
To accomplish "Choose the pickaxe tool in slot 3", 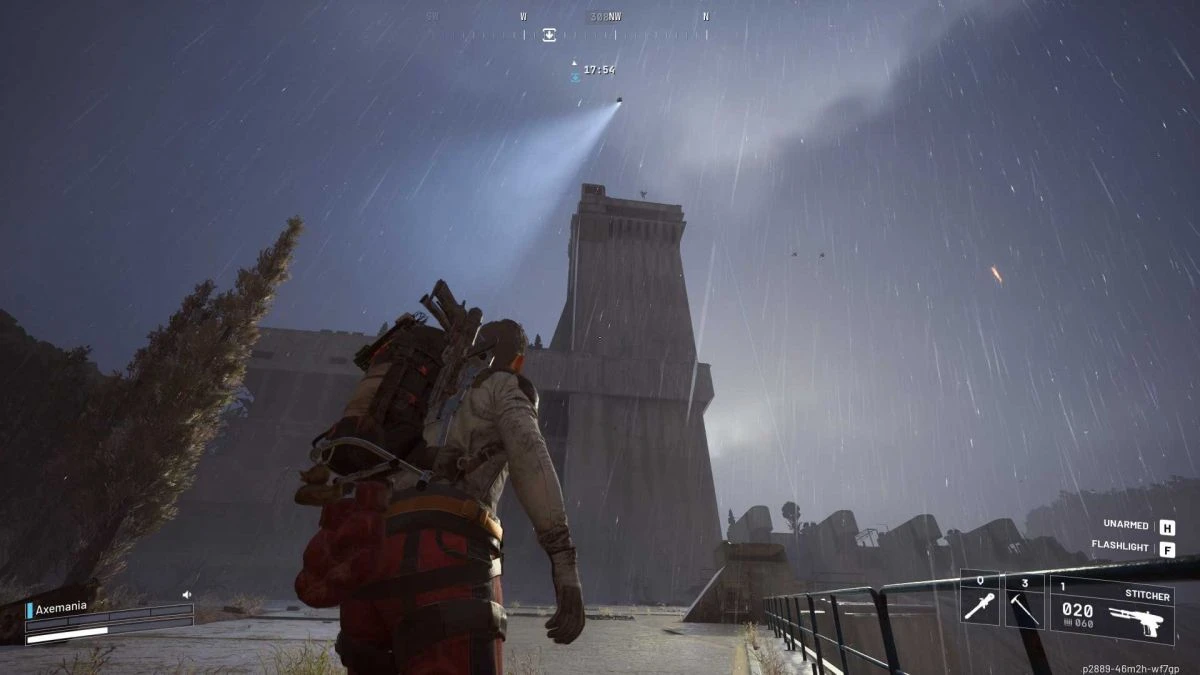I will (x=1024, y=601).
